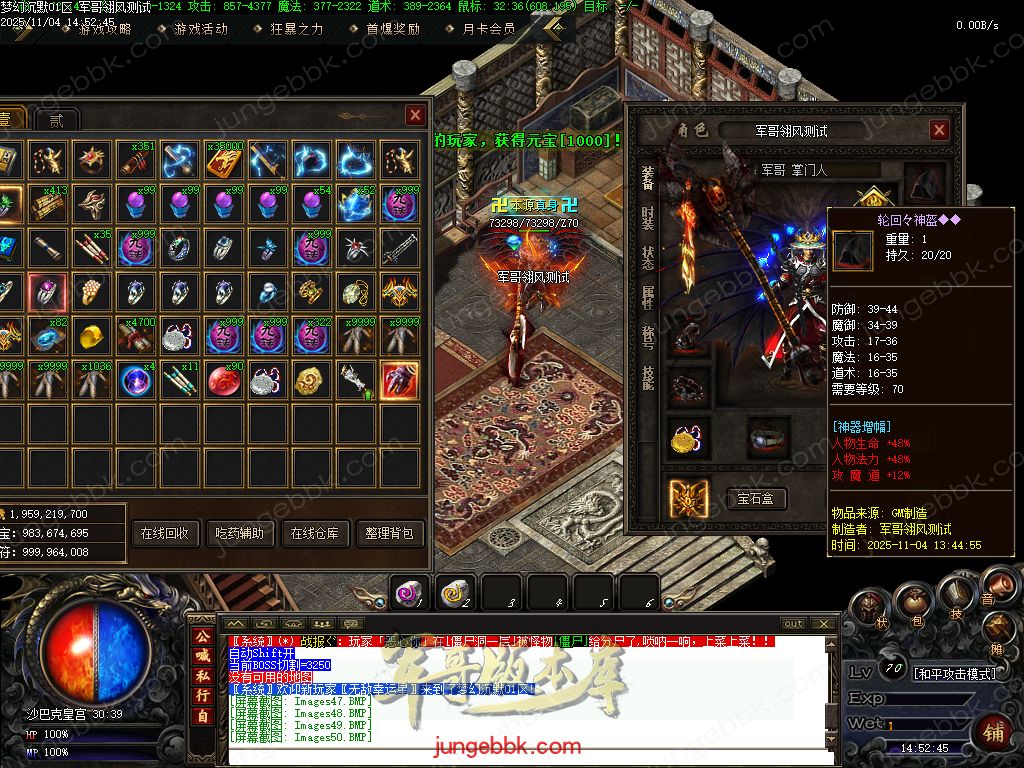The image size is (1024, 768).
Task: Click the 在线回收 online recycle button
Action: [165, 534]
